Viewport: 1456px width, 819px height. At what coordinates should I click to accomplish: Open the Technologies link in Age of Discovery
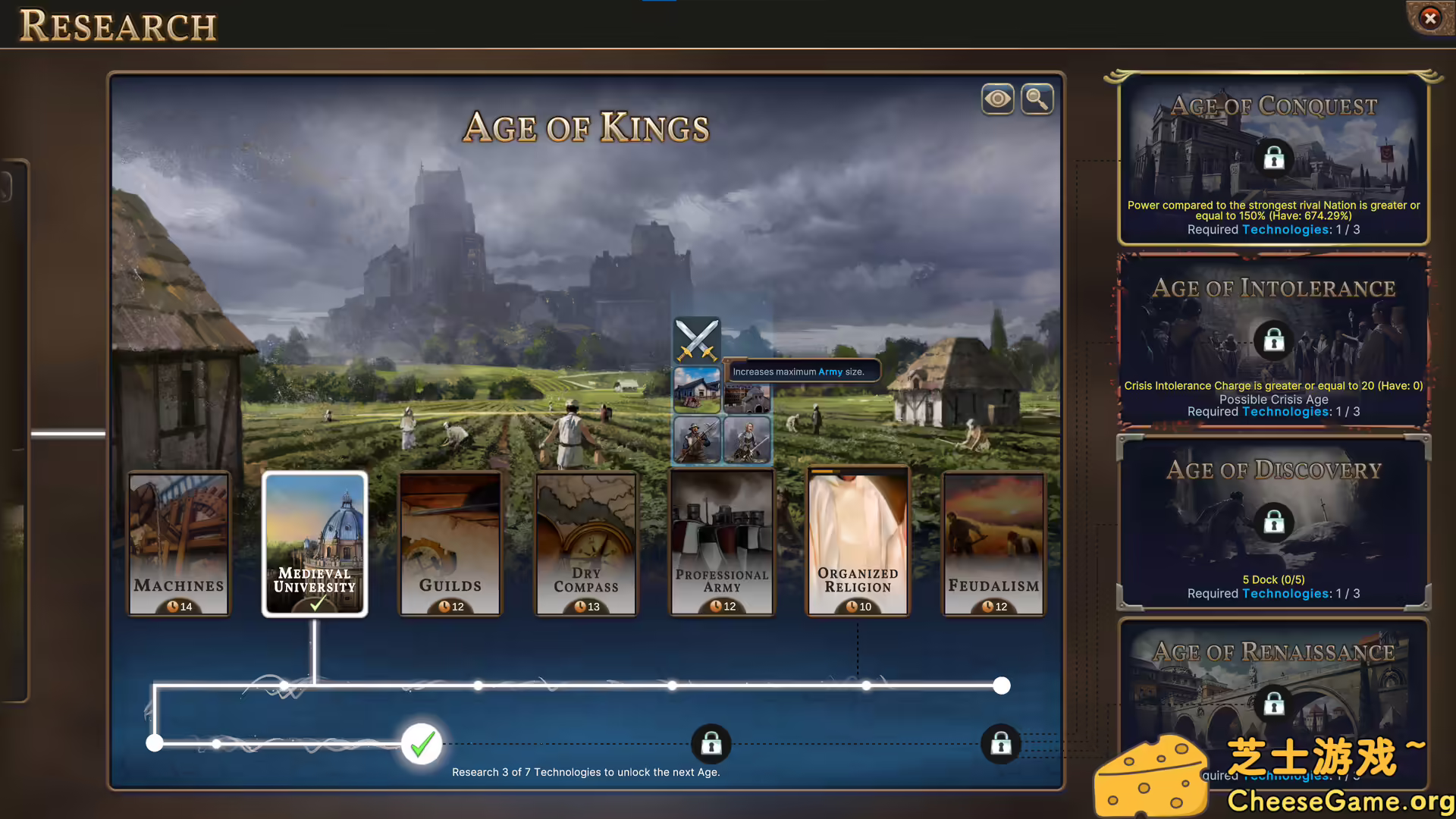point(1285,593)
